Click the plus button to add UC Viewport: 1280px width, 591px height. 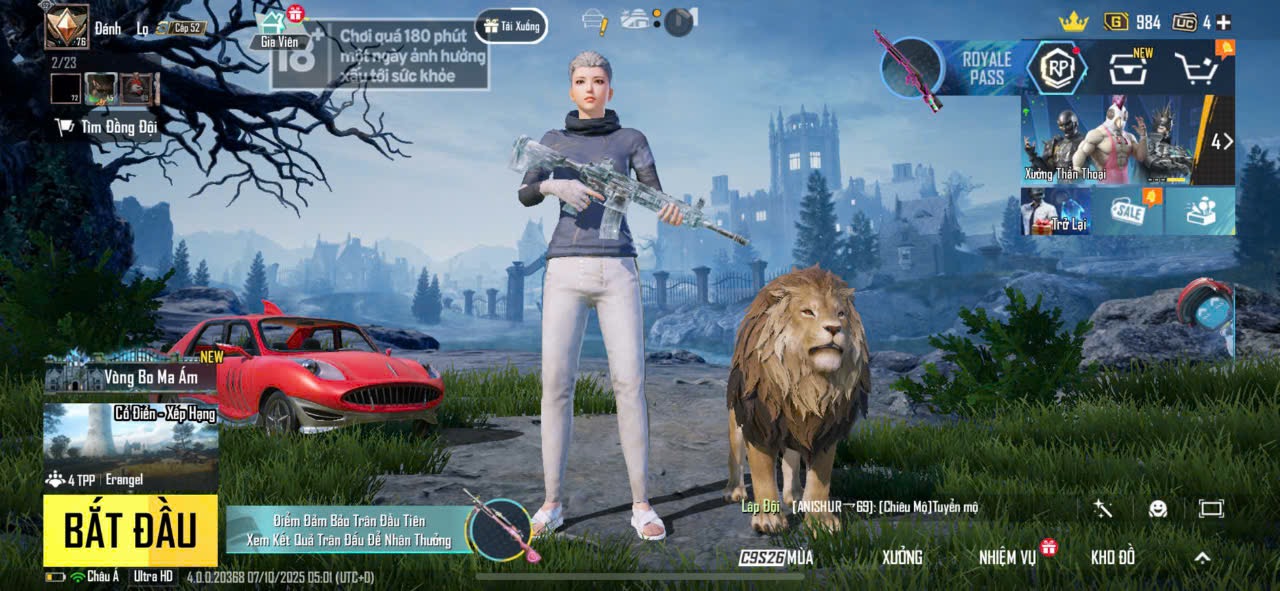tap(1223, 22)
